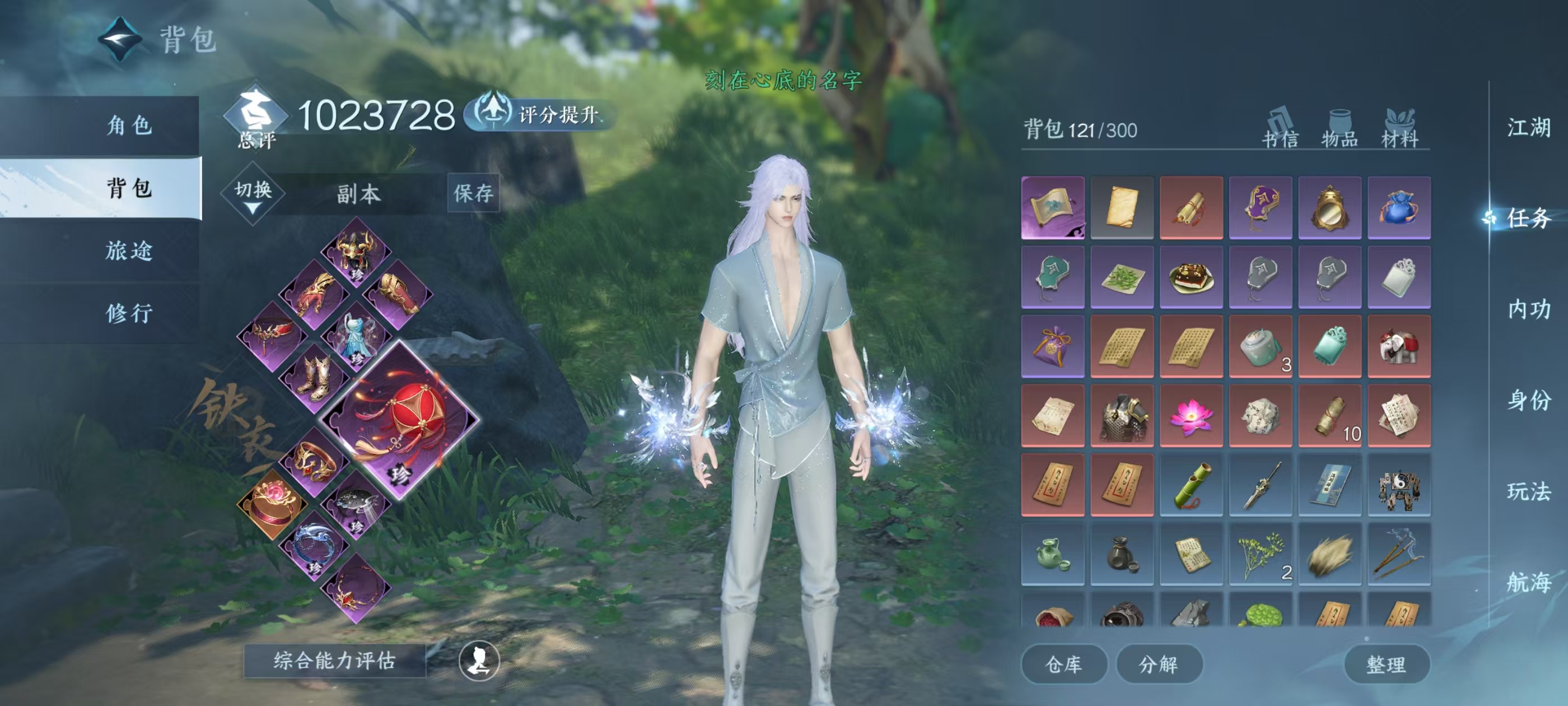Open the 江湖 side menu
Viewport: 1568px width, 706px height.
[1528, 127]
